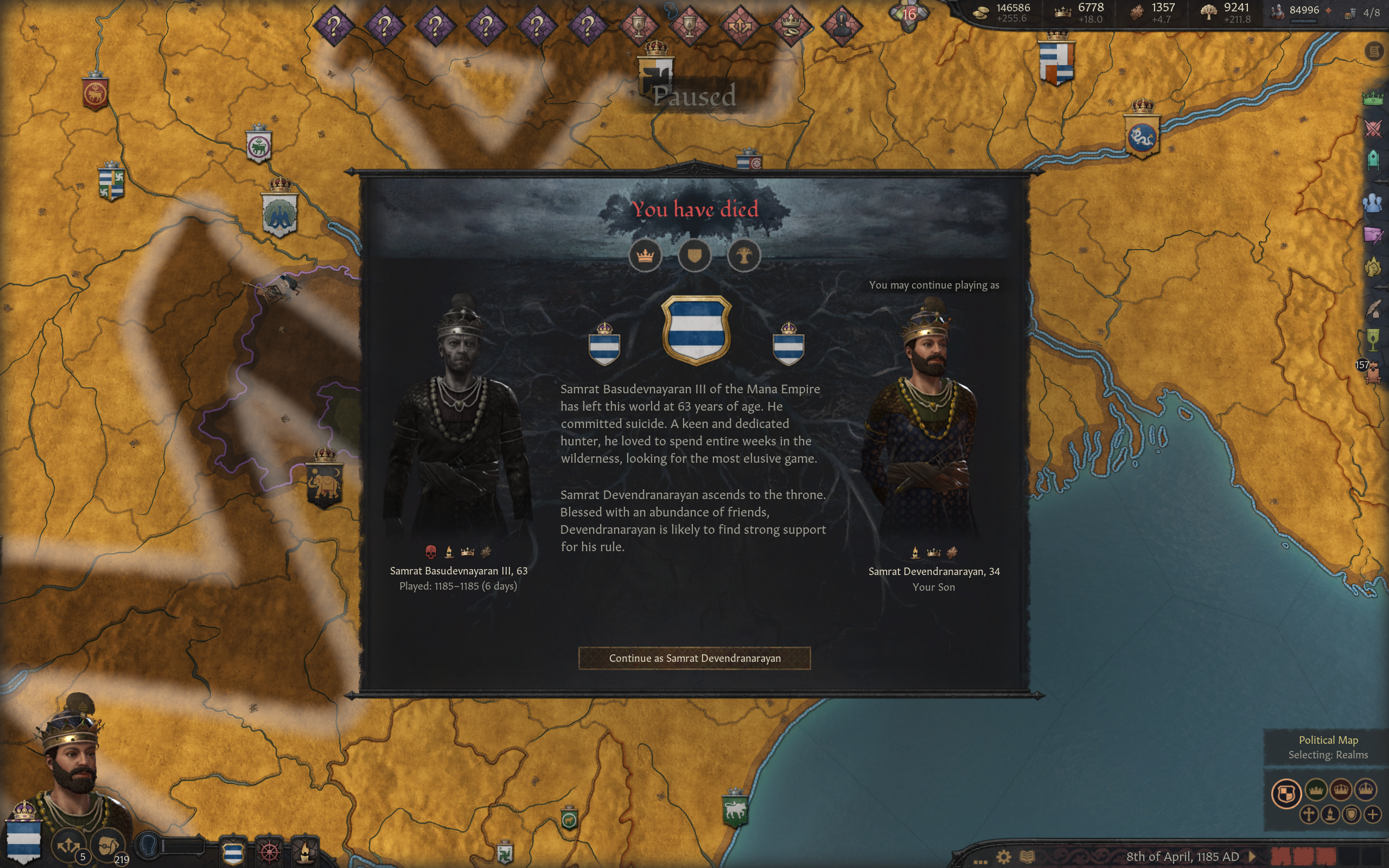Open the three-arrows decisions button
The image size is (1389, 868).
click(68, 845)
